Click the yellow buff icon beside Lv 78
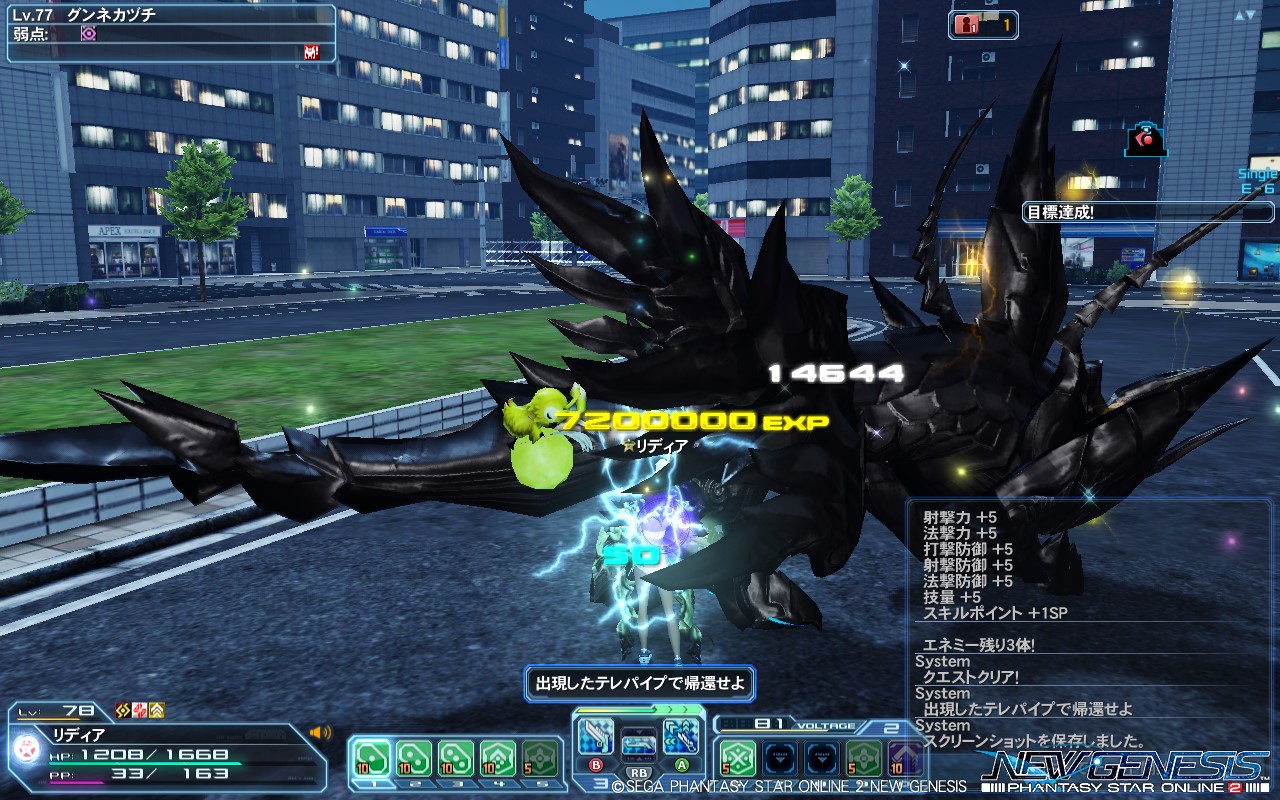Screen dimensions: 1280x800 [x=122, y=709]
